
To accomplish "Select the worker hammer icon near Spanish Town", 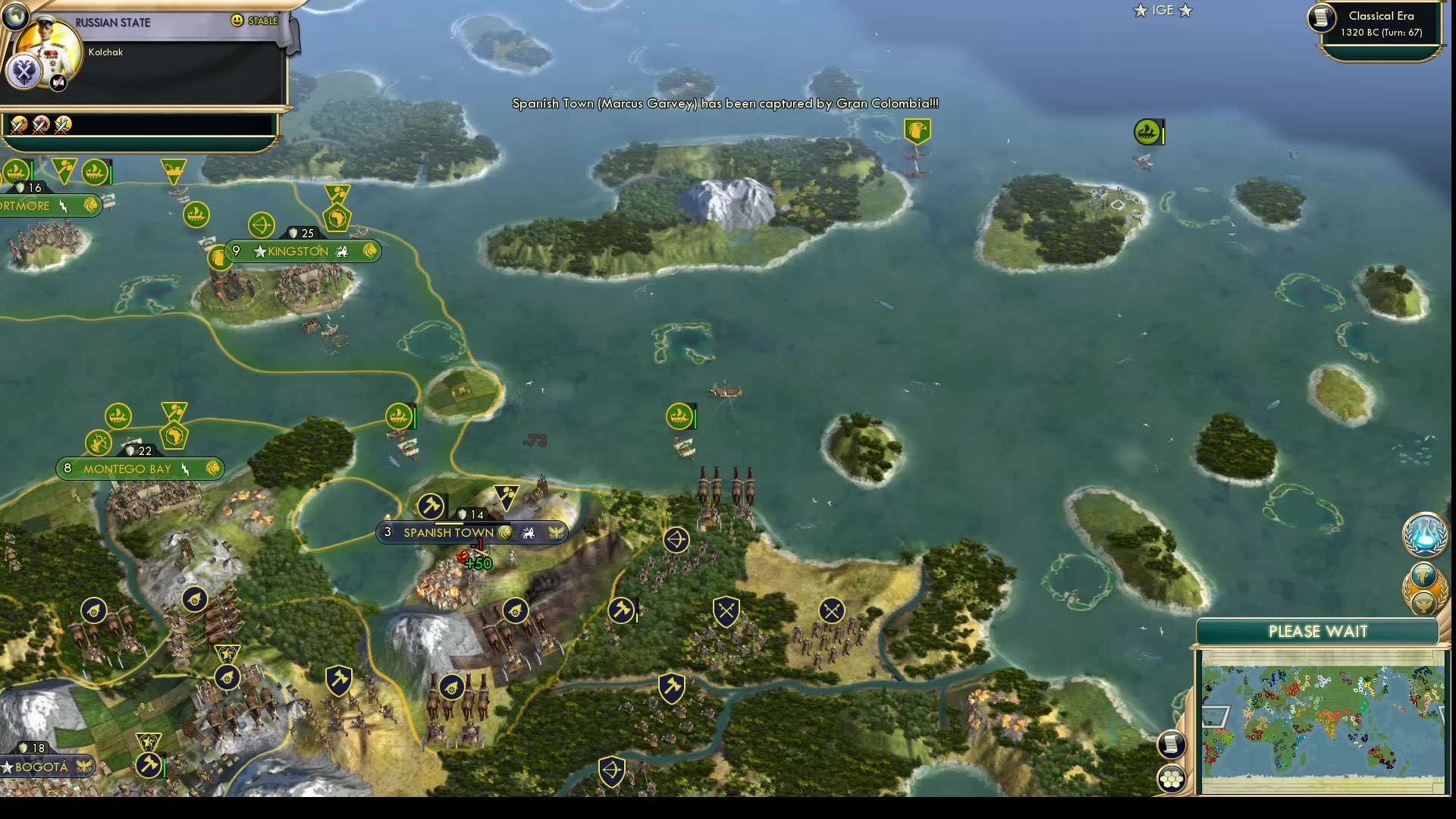I will (430, 504).
